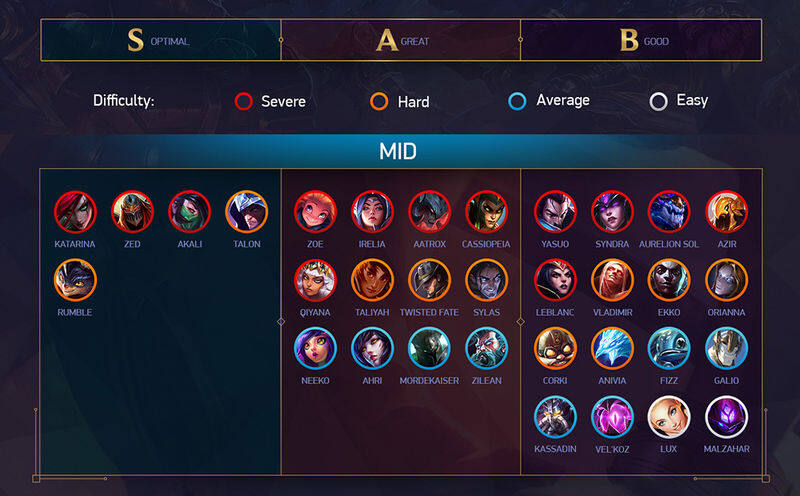The width and height of the screenshot is (800, 496).
Task: Choose the Twisted Fate champion icon
Action: (430, 280)
